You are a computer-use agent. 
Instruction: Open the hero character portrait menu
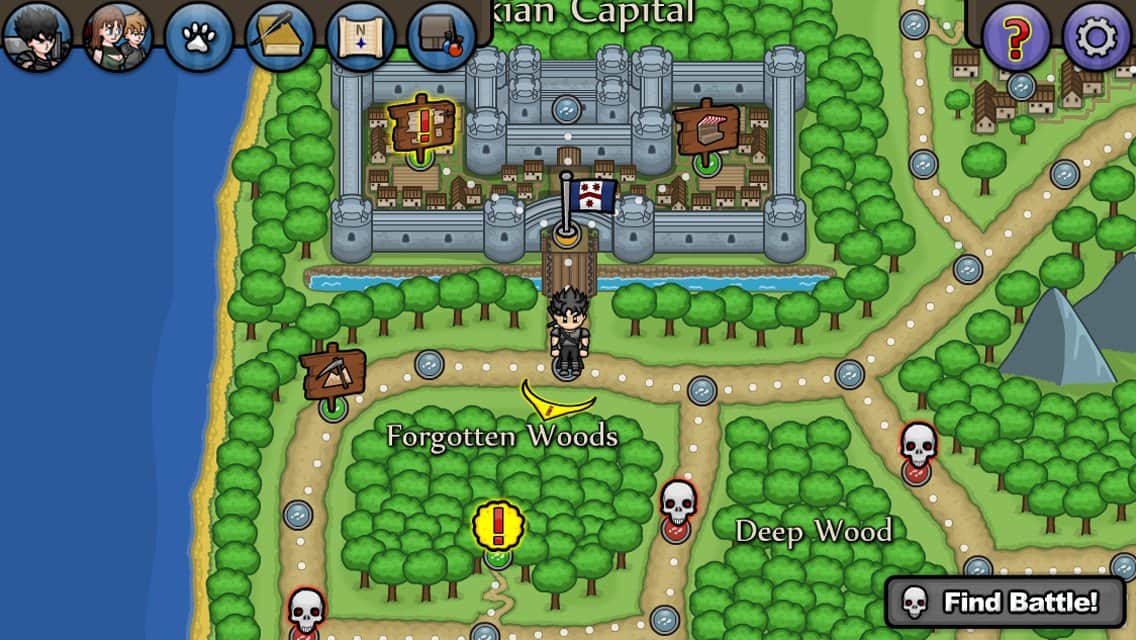[x=37, y=37]
